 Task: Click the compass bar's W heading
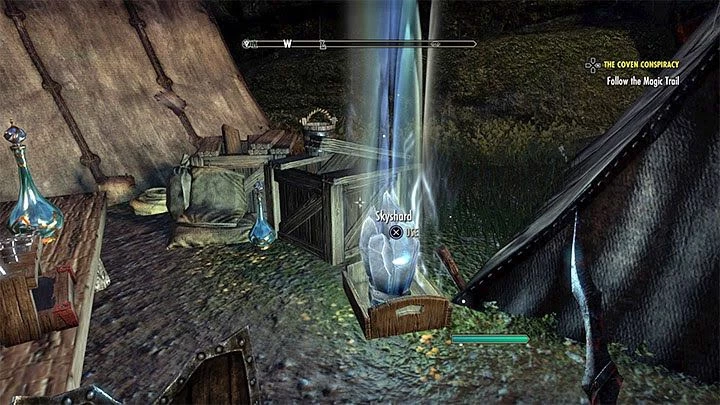pos(287,44)
